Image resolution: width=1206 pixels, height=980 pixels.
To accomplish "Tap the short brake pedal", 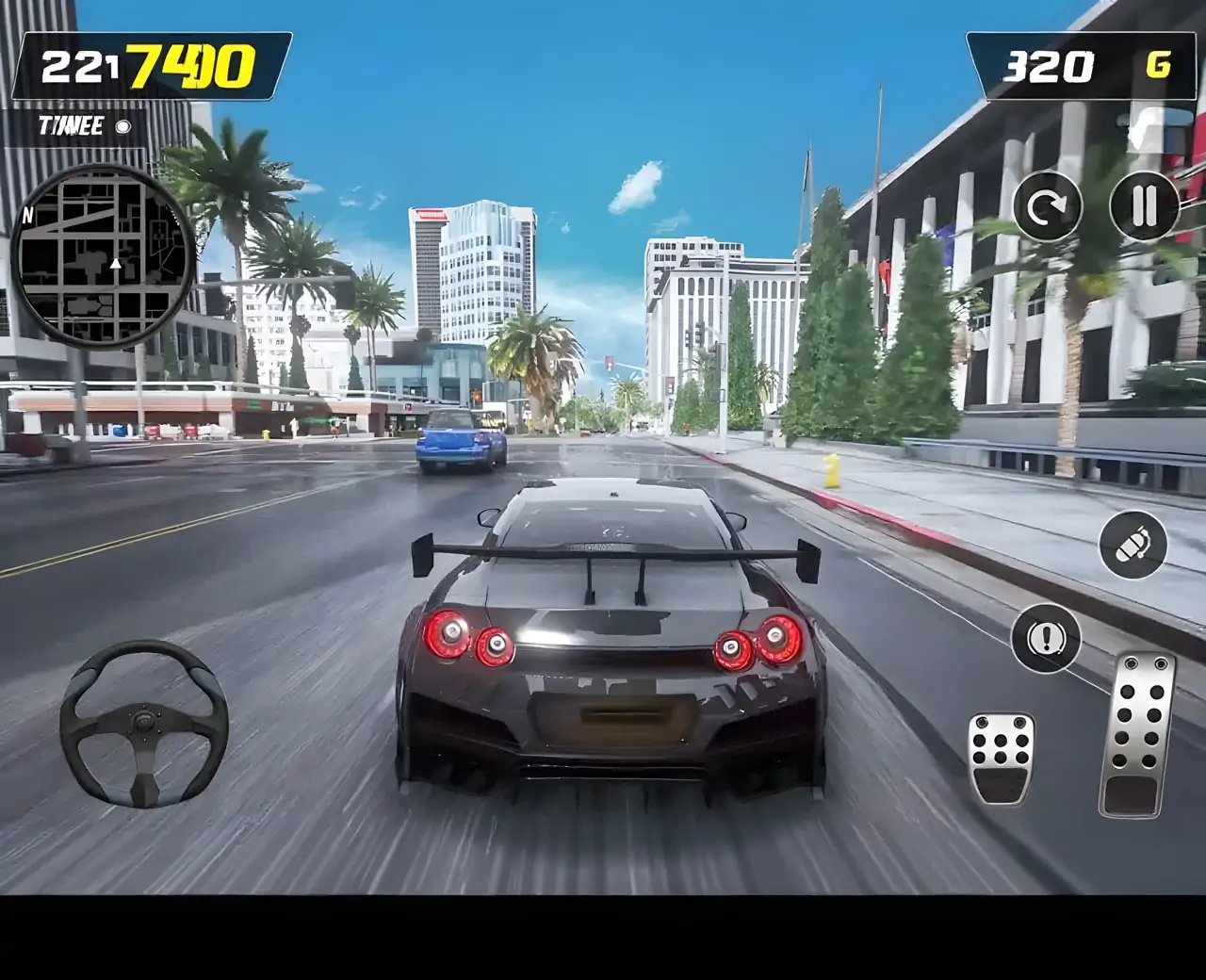I will 1002,757.
